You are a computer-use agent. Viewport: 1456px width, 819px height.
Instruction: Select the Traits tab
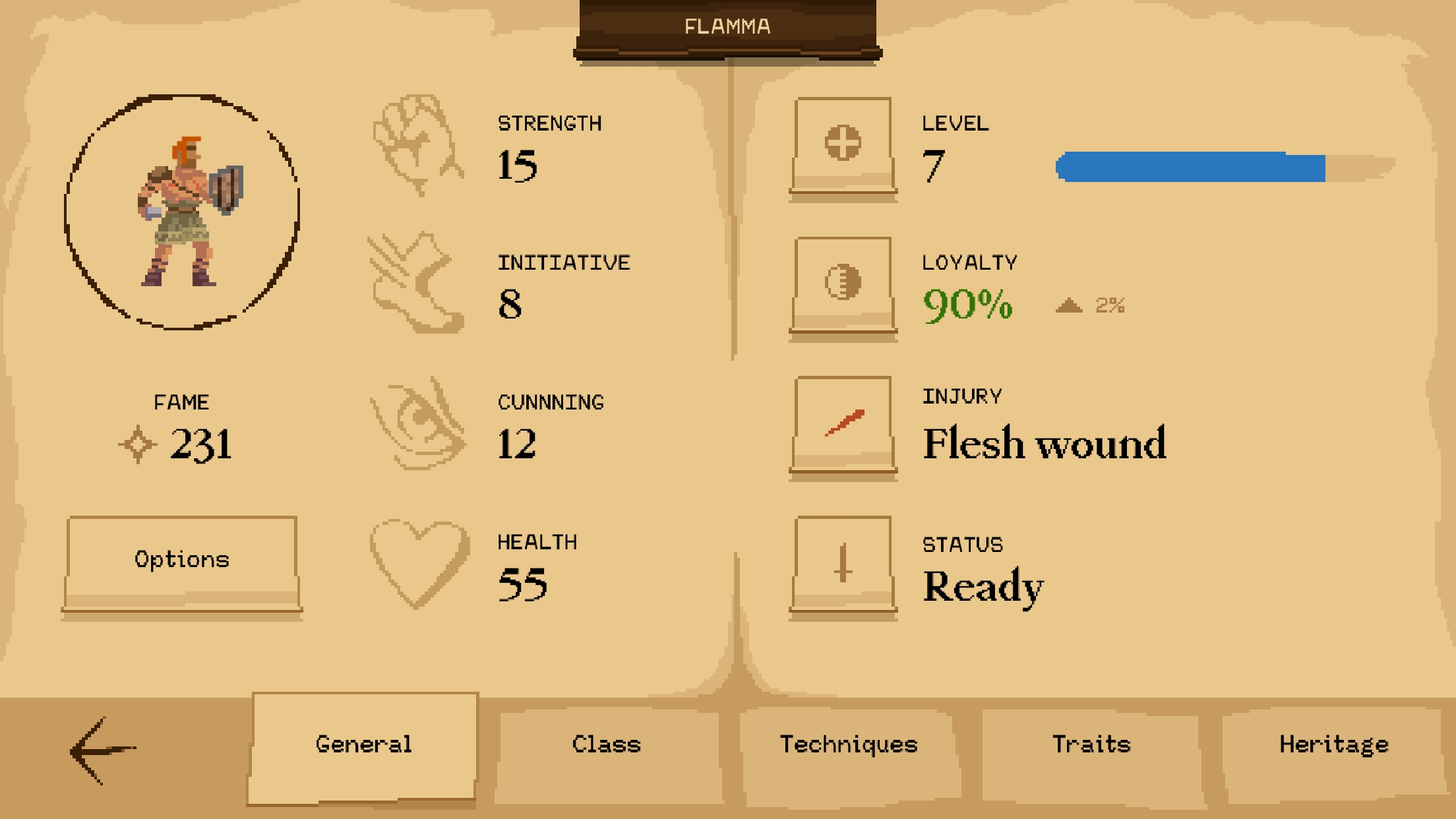click(x=1091, y=744)
